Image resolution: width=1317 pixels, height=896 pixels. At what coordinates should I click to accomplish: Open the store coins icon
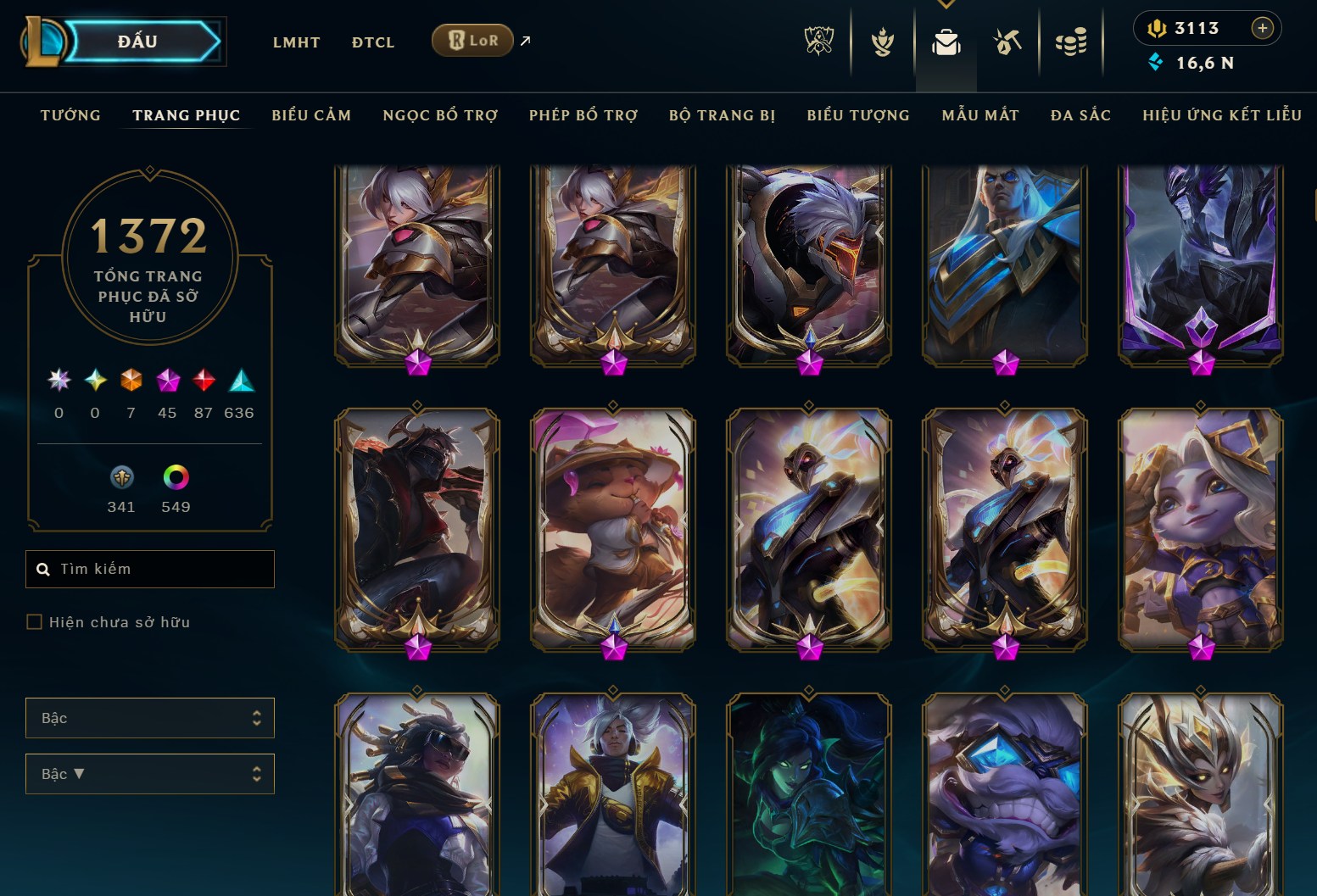click(x=1071, y=40)
